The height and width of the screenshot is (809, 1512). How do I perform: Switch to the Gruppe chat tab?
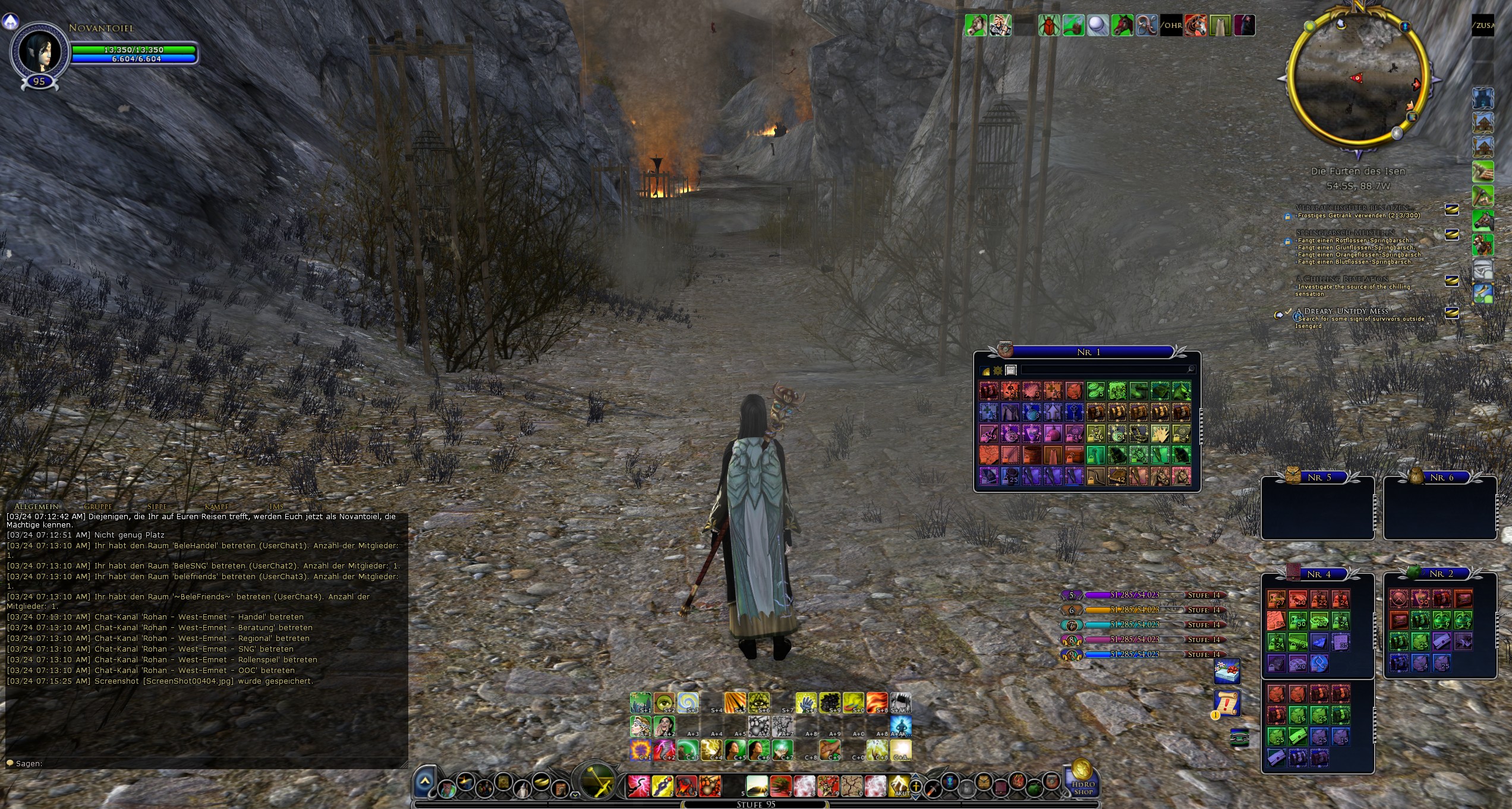(x=98, y=507)
